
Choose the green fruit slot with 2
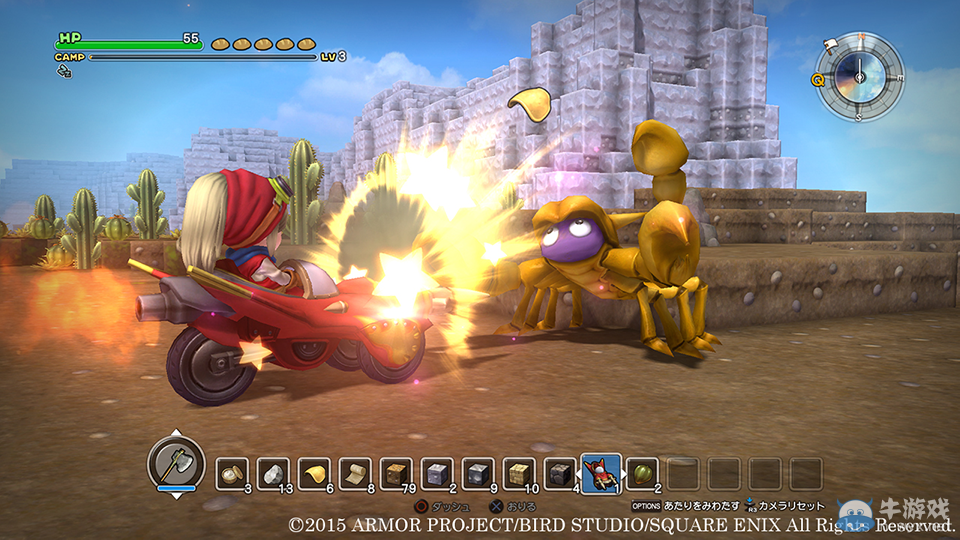click(x=642, y=473)
